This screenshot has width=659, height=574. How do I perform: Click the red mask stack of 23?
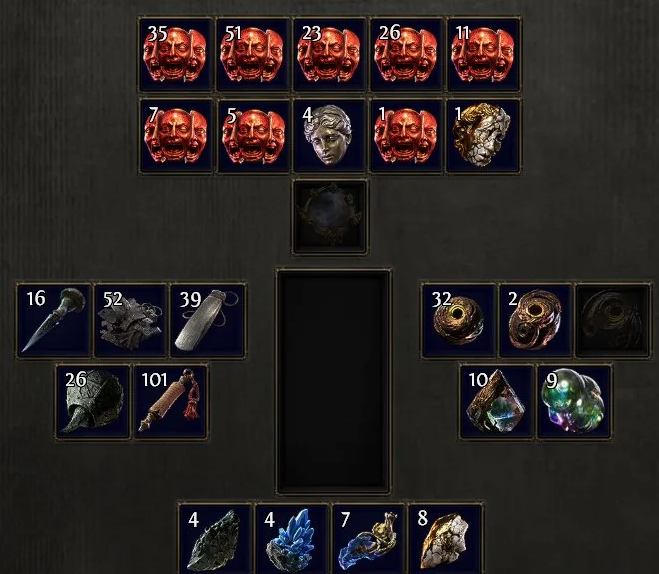330,54
